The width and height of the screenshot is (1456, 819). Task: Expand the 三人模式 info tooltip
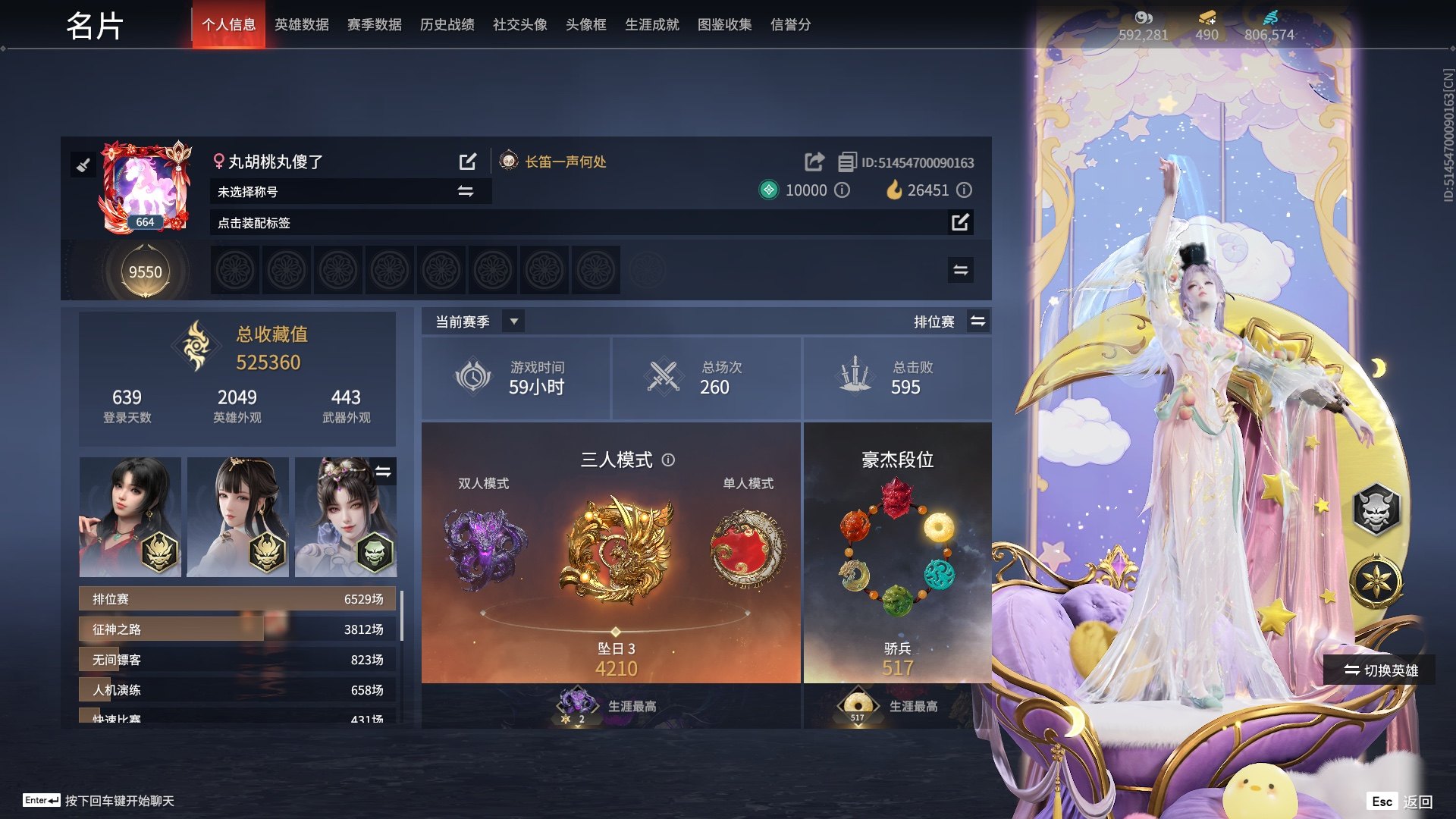click(x=667, y=460)
